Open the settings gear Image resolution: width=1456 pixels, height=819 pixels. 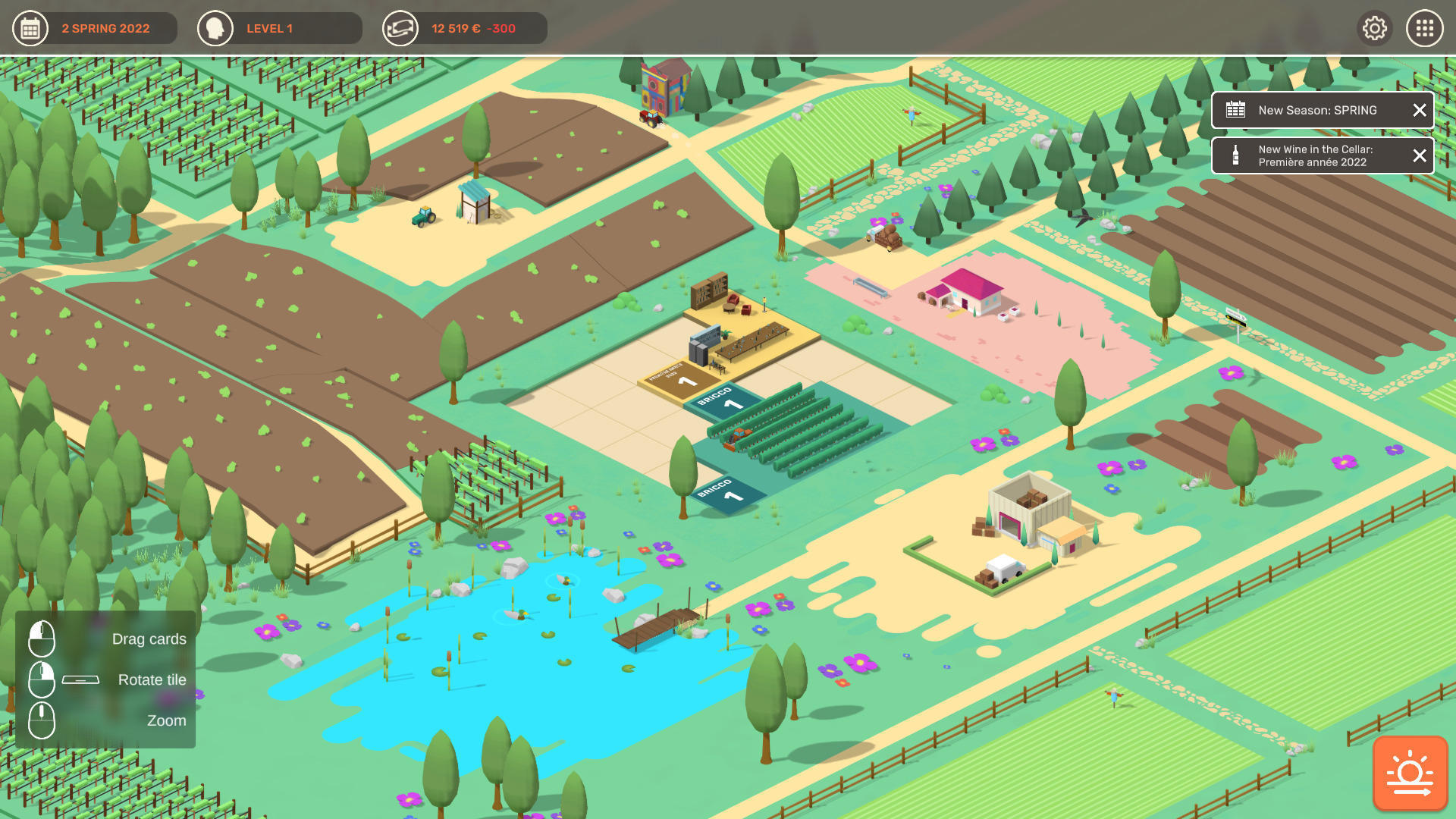click(1374, 29)
